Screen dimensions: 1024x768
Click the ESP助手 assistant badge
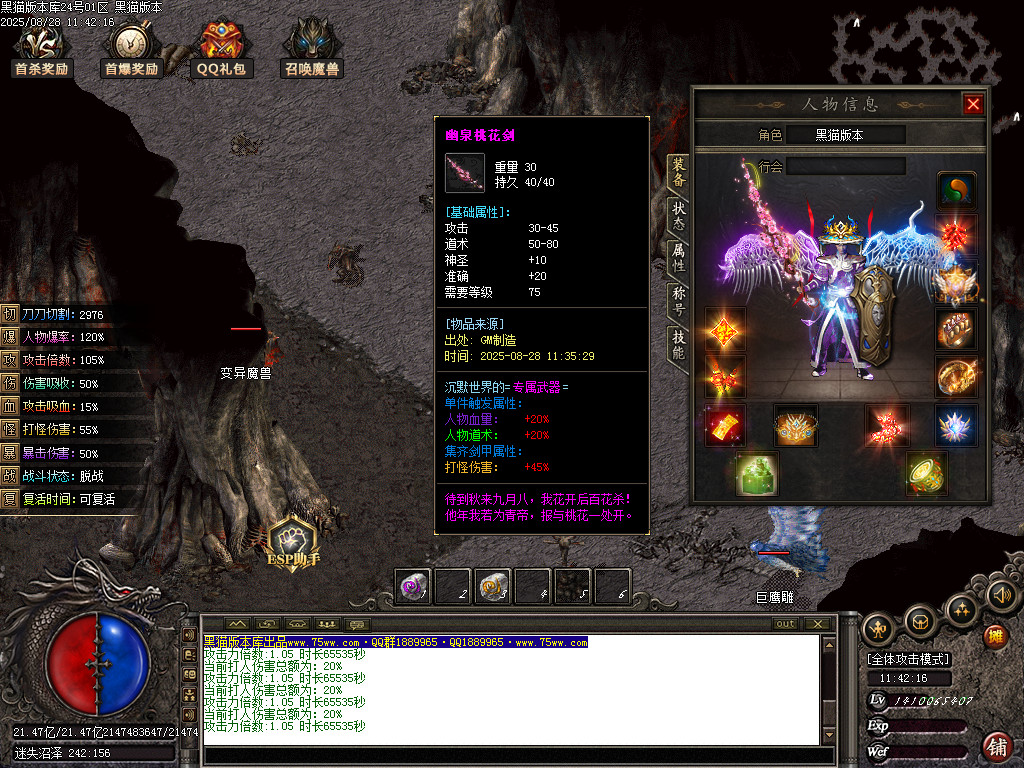click(x=291, y=543)
